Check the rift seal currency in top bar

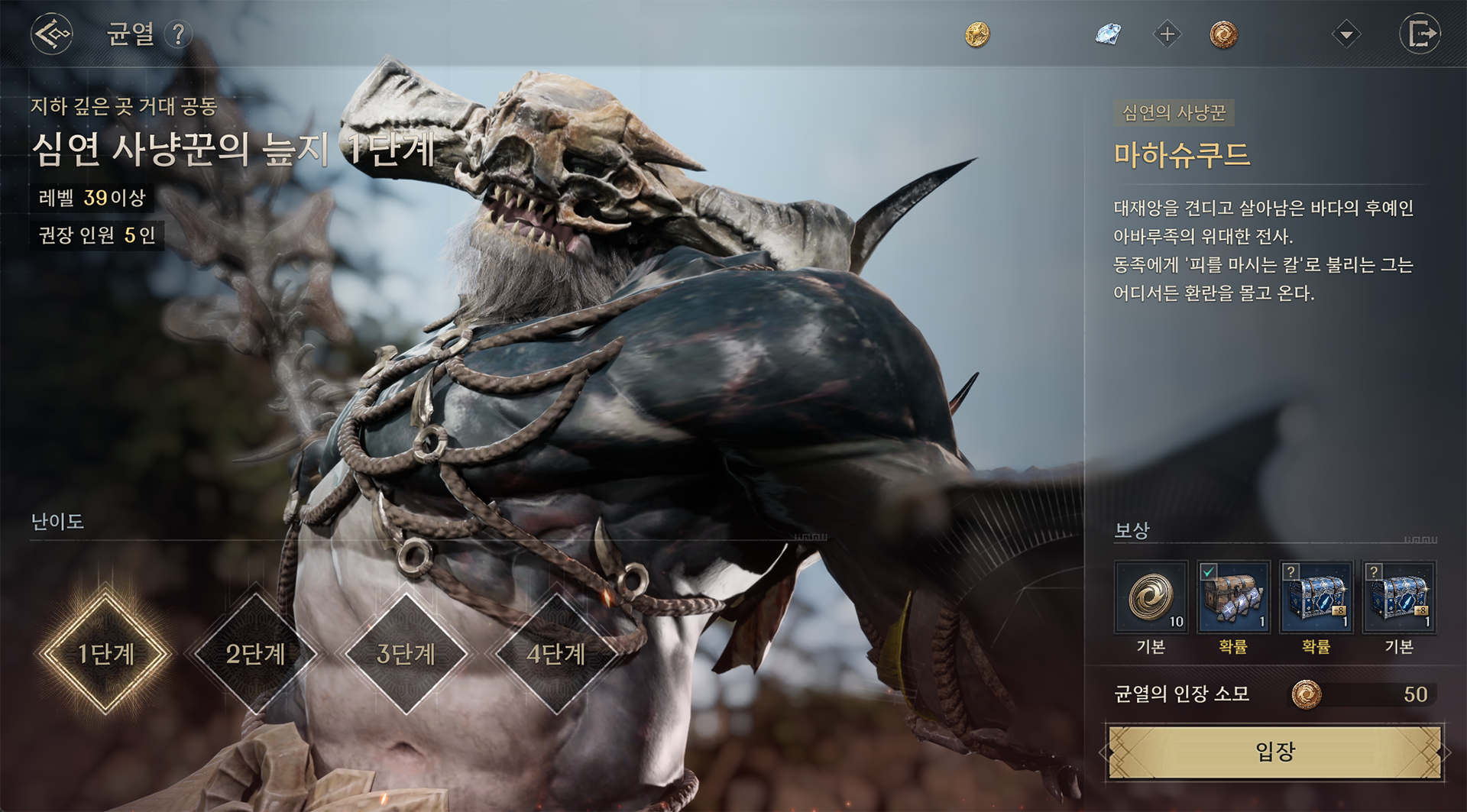coord(1223,34)
